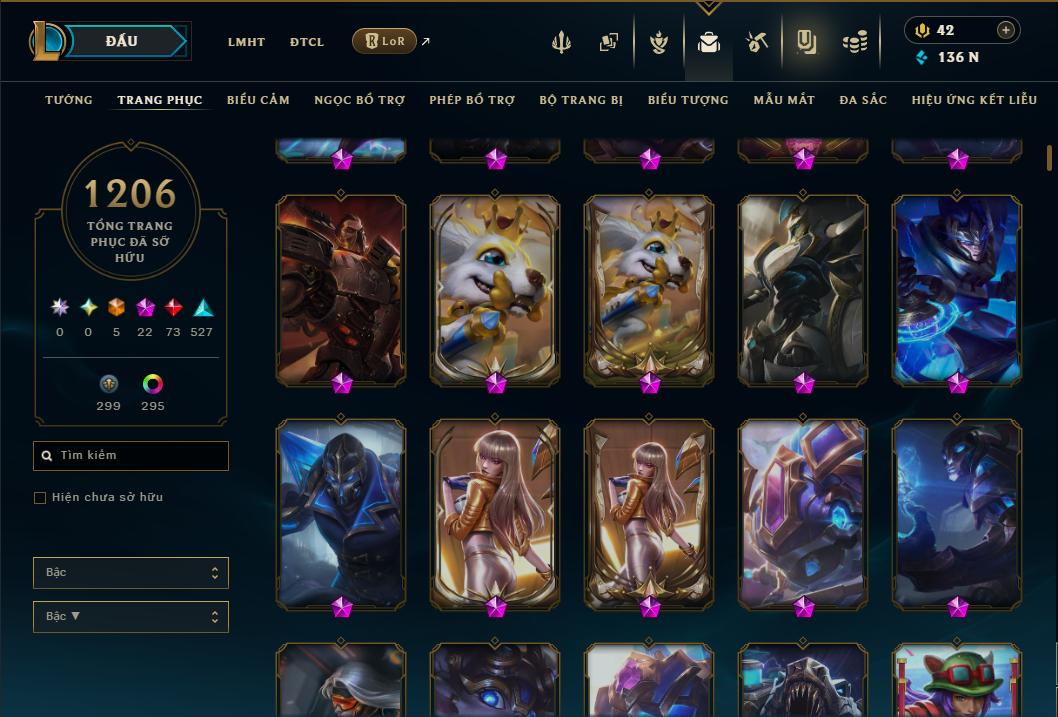Show the BỘ TRANG BỊ tab
The height and width of the screenshot is (717, 1058).
click(x=581, y=100)
